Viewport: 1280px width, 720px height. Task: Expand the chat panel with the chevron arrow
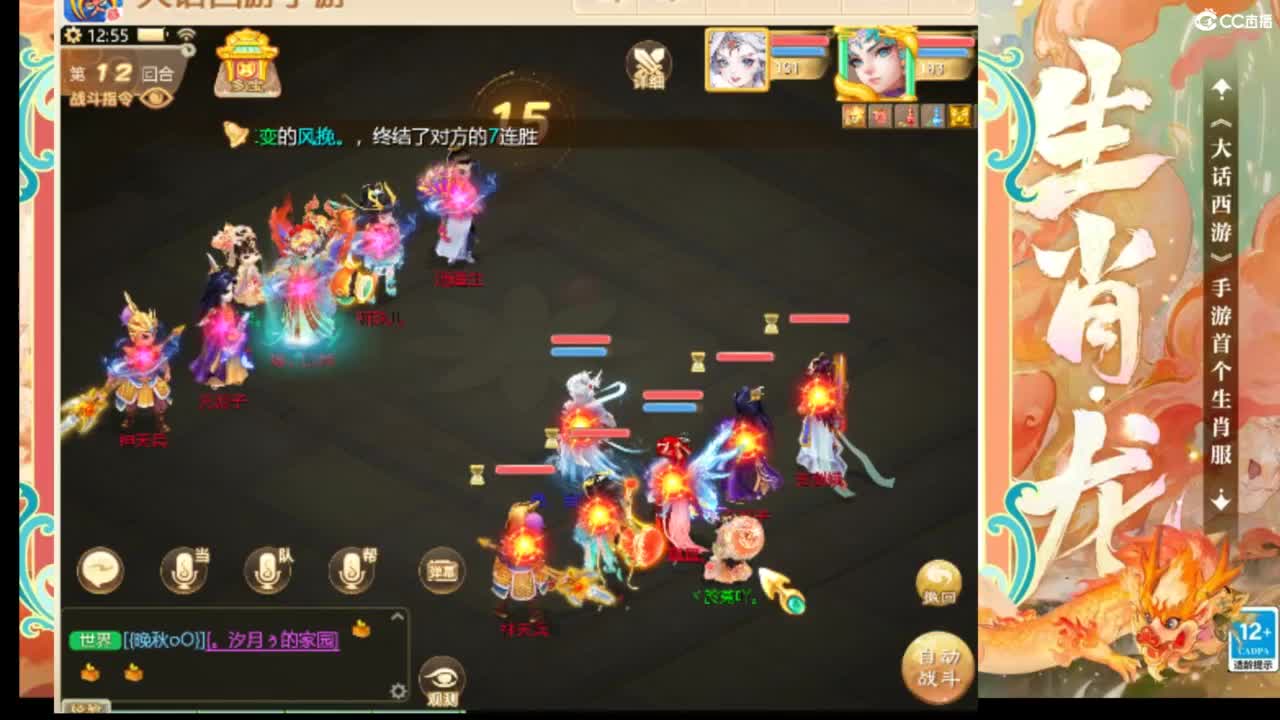(396, 617)
